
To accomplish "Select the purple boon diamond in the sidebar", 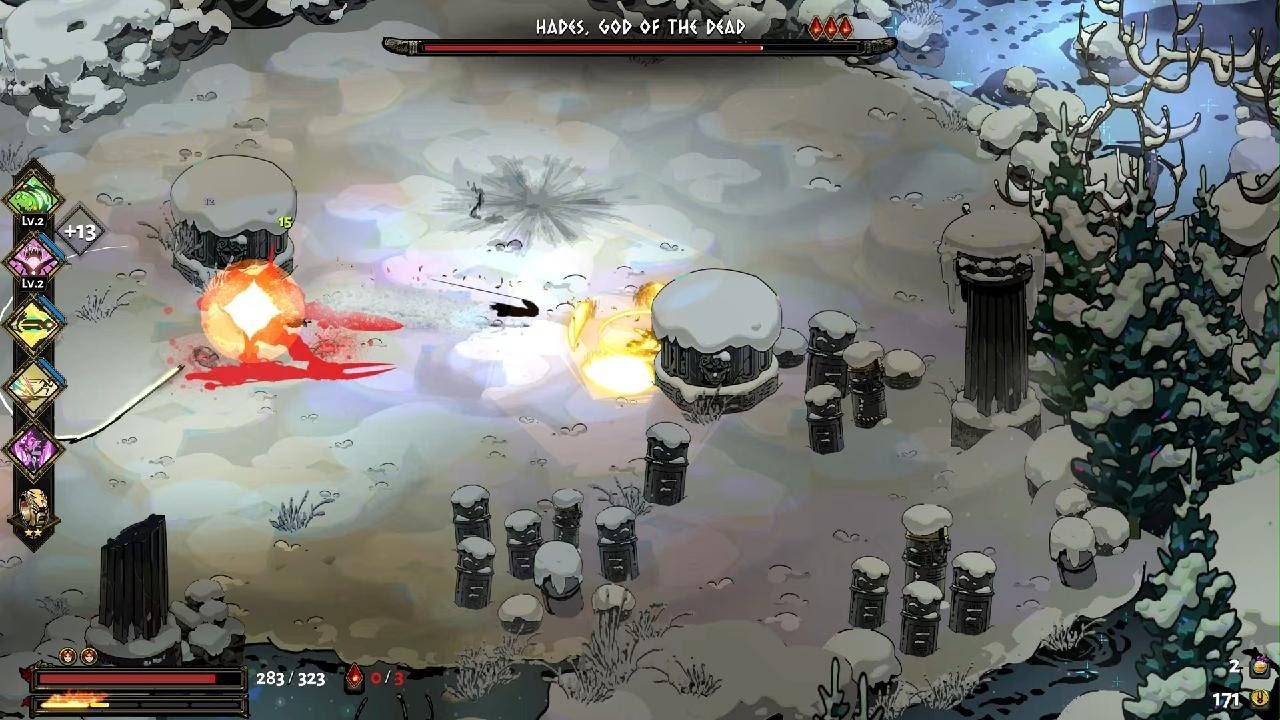I will point(31,447).
